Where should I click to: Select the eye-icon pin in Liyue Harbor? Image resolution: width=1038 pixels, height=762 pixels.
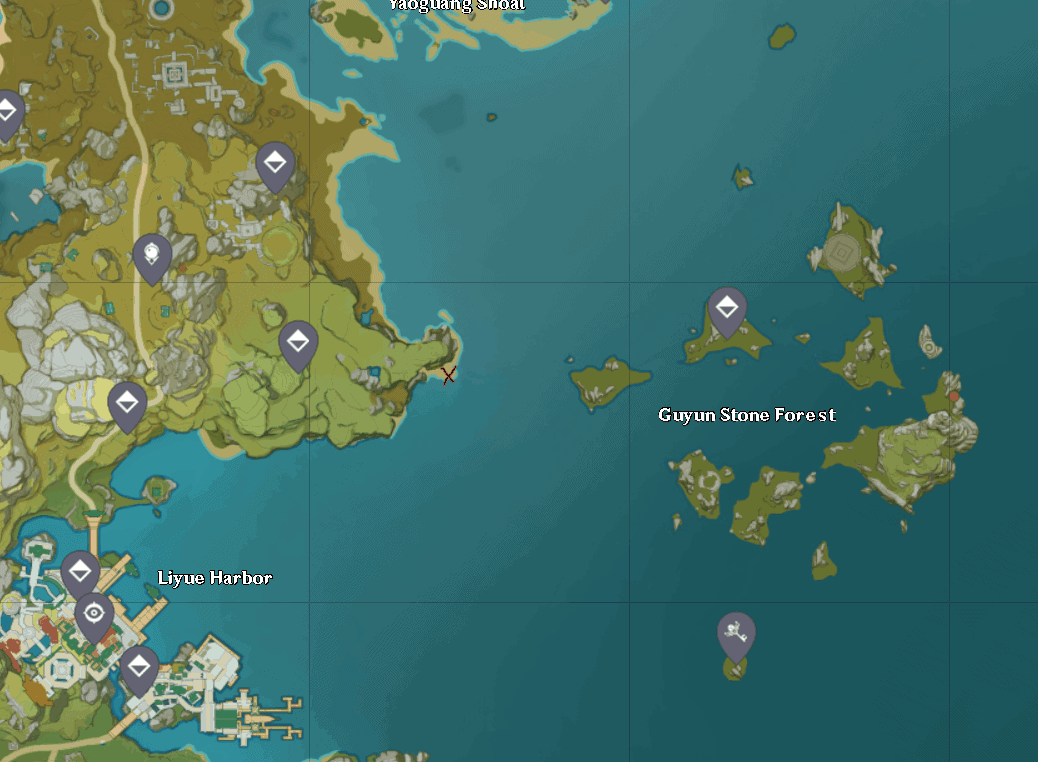tap(94, 613)
